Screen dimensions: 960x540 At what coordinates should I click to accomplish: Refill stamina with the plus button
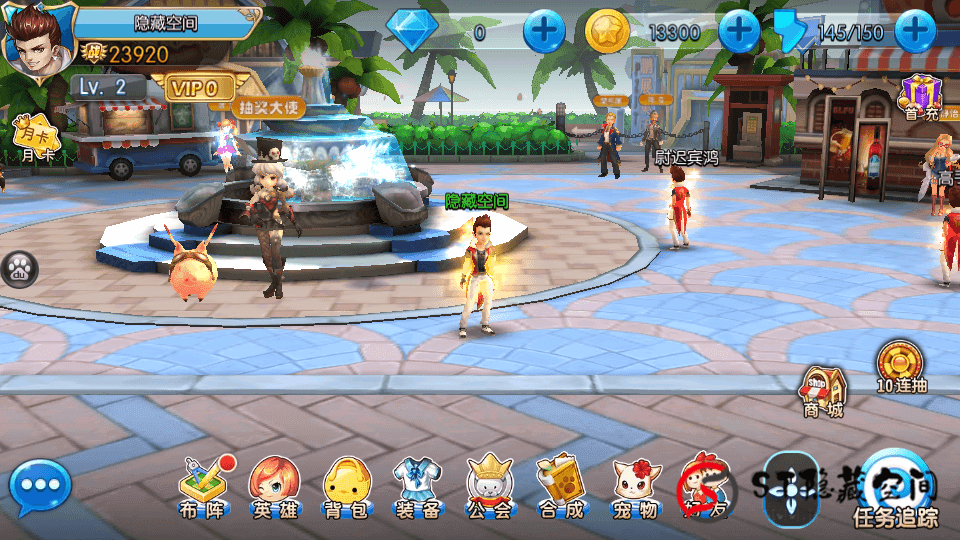[915, 32]
